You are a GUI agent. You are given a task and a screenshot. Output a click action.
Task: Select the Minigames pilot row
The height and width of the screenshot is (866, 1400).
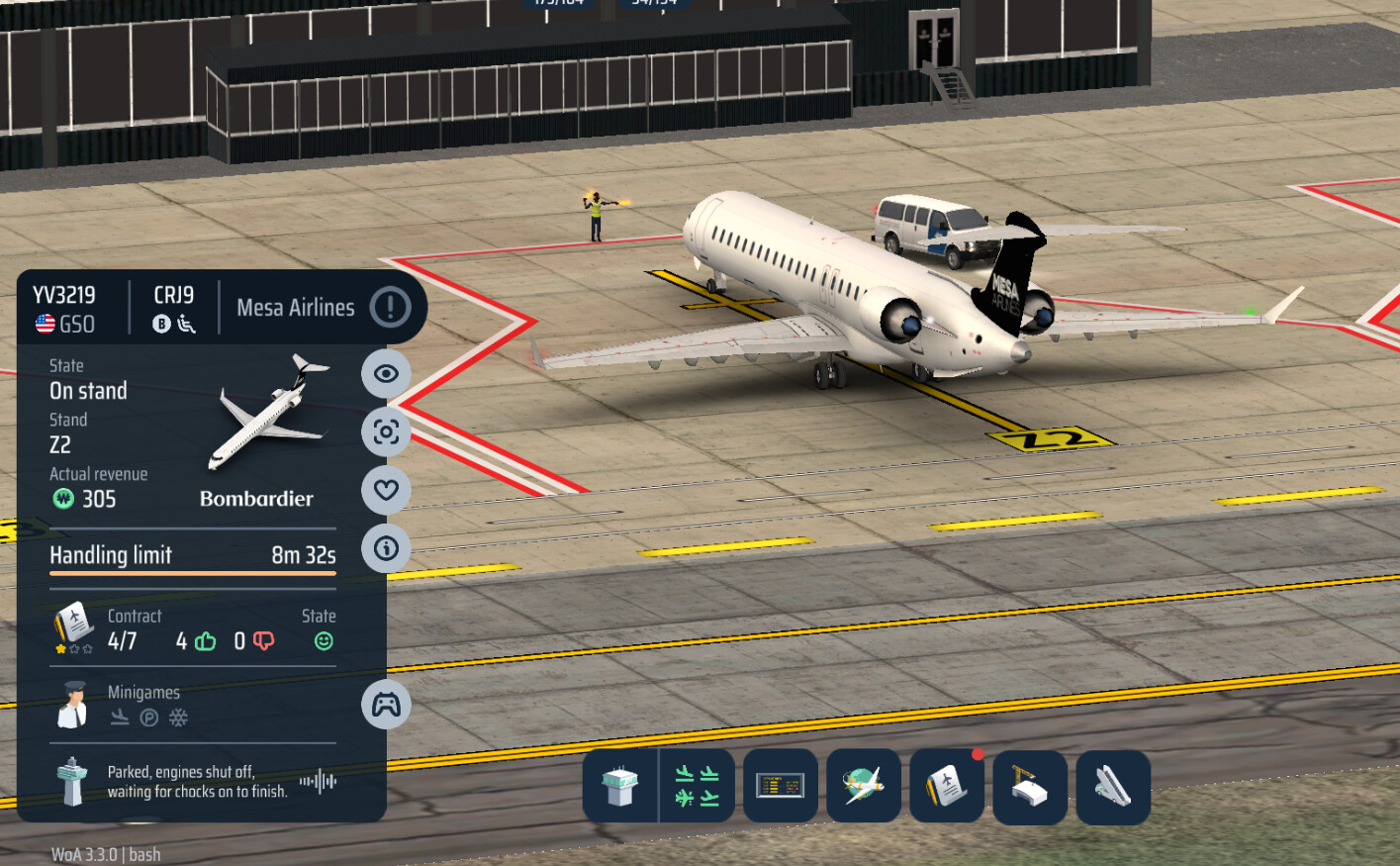[x=193, y=705]
